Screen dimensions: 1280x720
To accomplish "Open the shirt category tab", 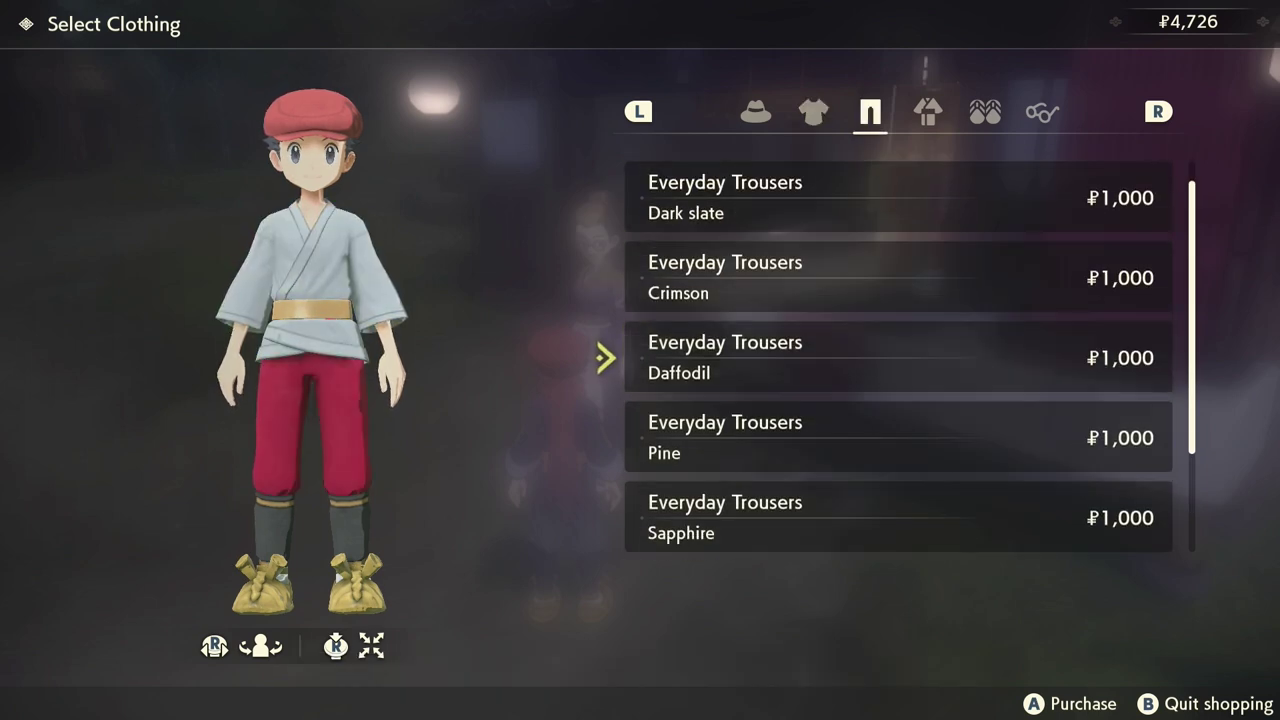I will pyautogui.click(x=813, y=112).
